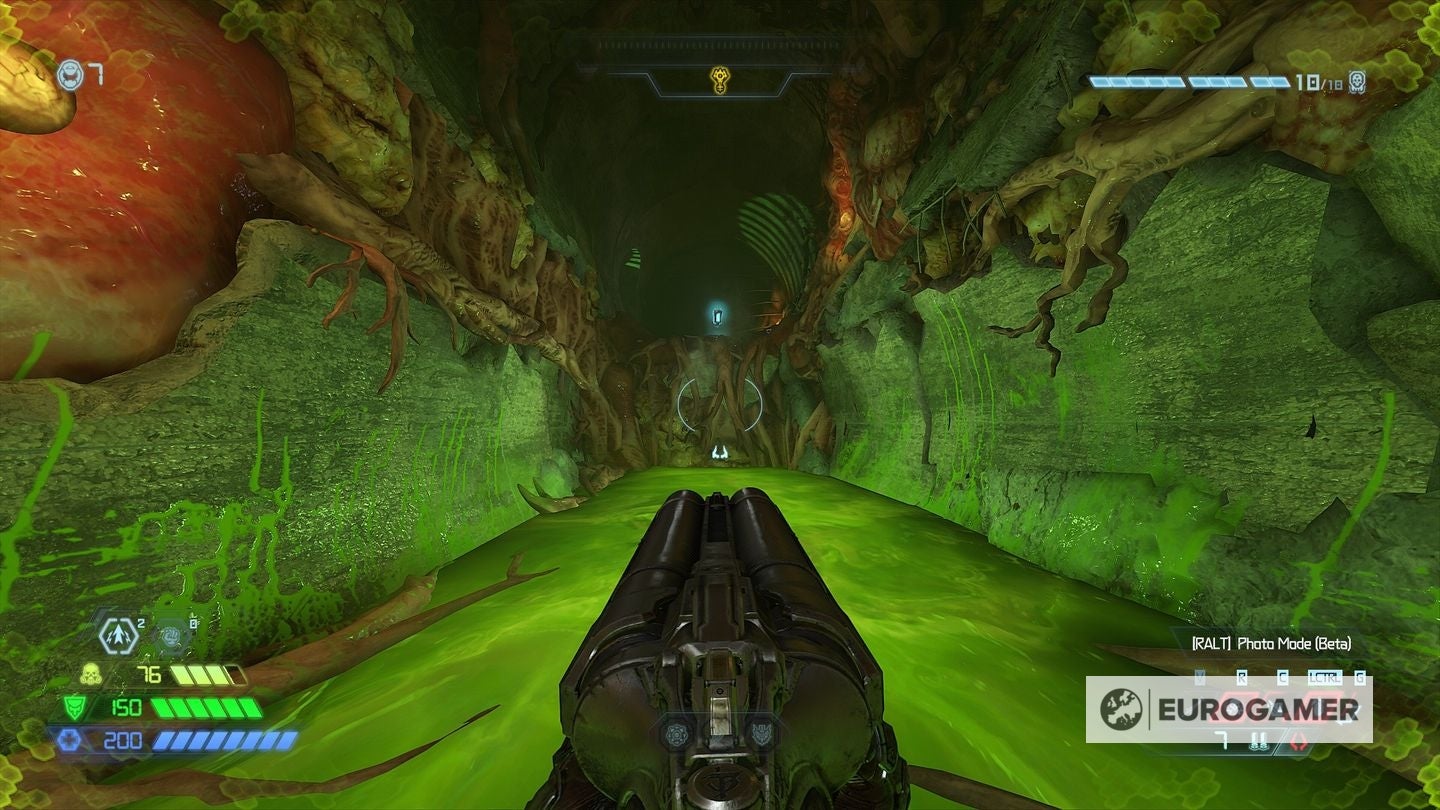Select the yellow objective marker on compass

click(x=719, y=79)
